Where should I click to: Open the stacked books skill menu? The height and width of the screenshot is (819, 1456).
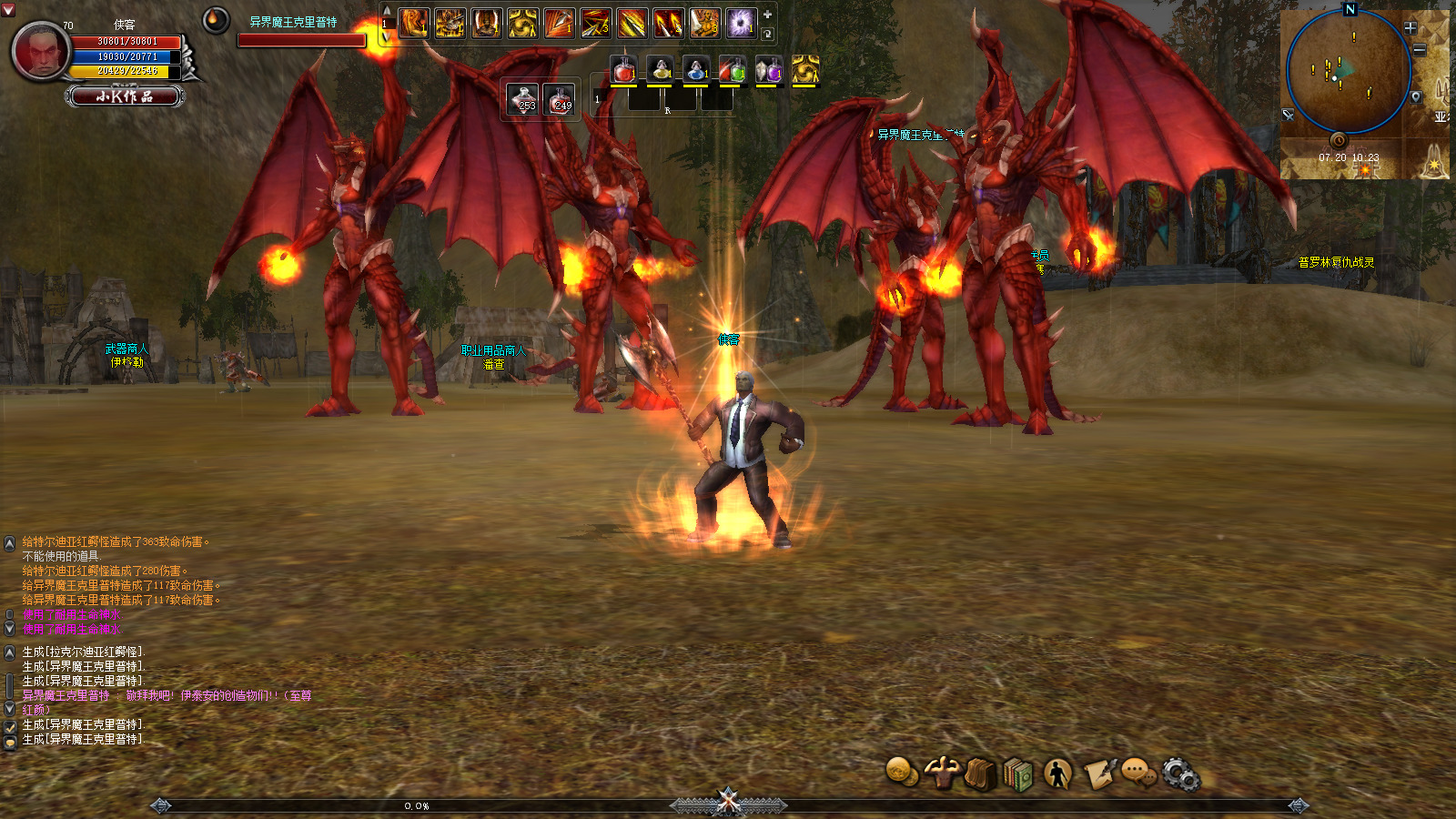point(1018,775)
